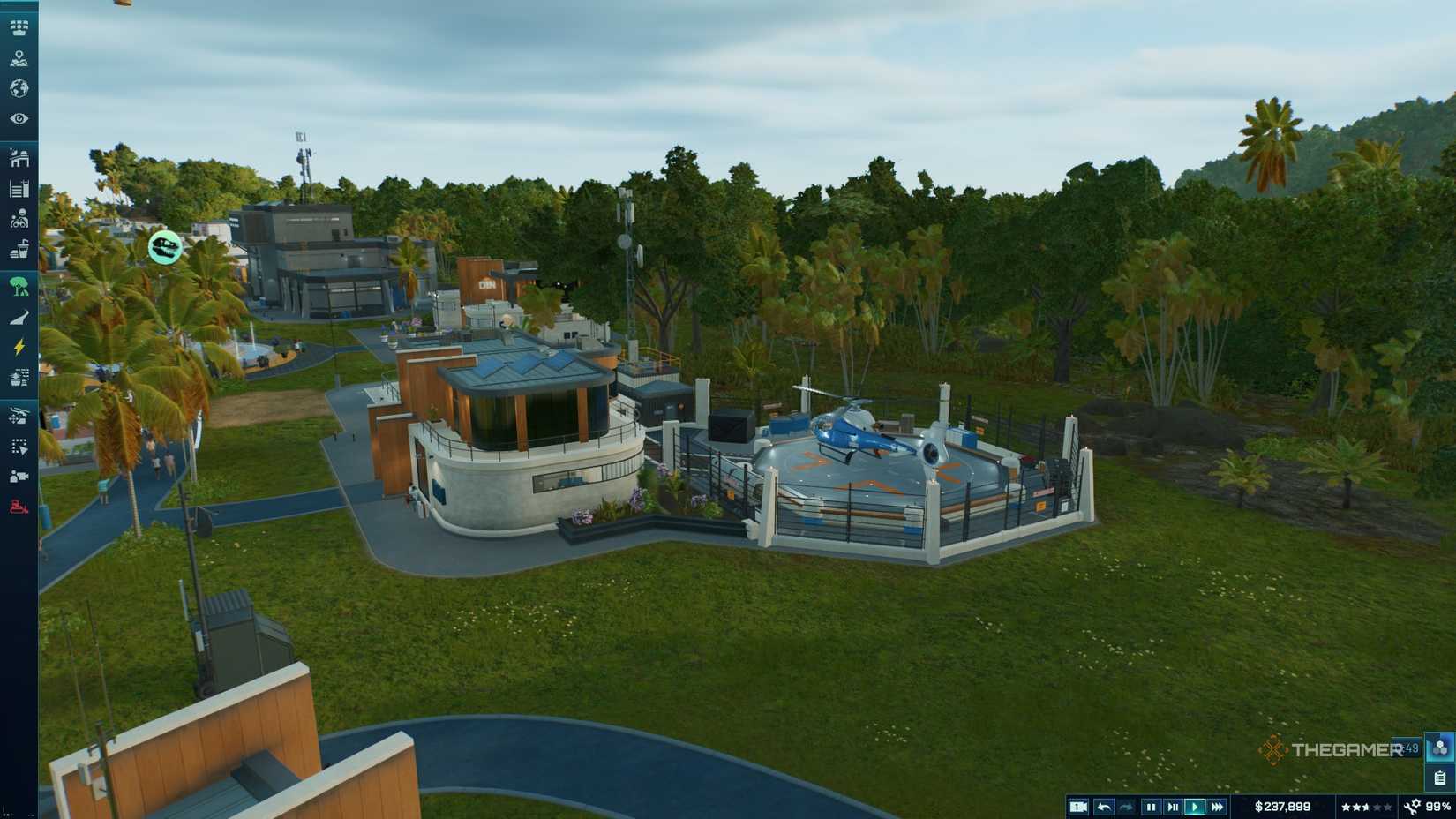Viewport: 1456px width, 819px height.
Task: Select the power management lightning icon
Action: [x=19, y=347]
